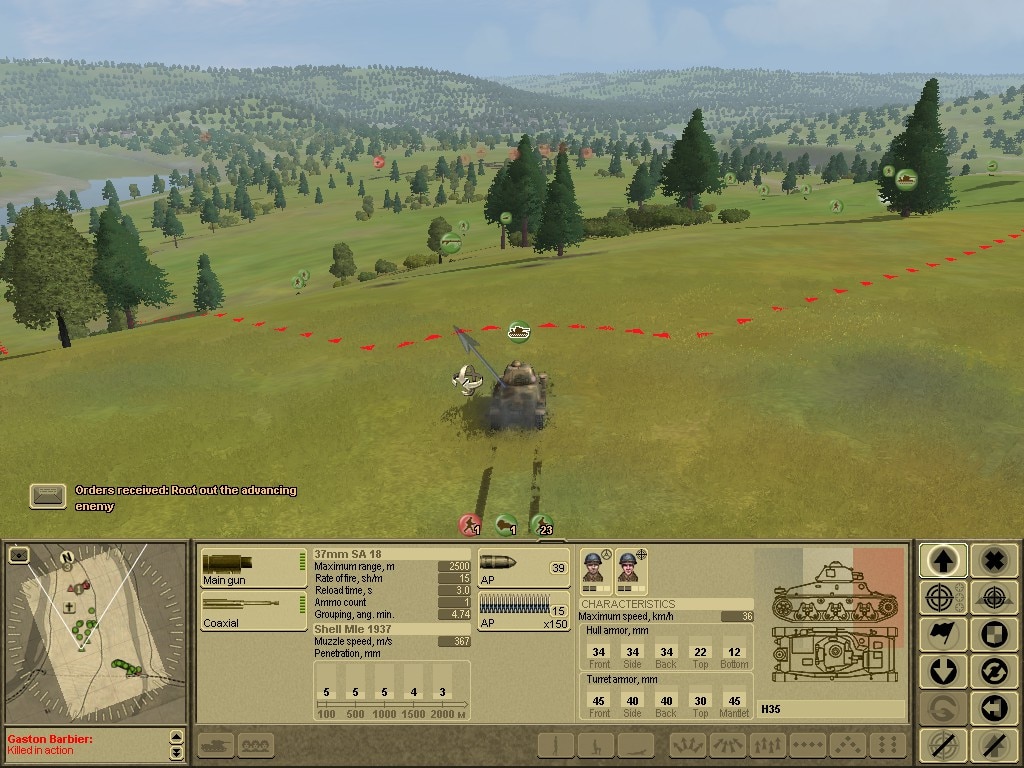This screenshot has height=768, width=1024.
Task: Click the circular arrows rotate order
Action: tap(993, 671)
